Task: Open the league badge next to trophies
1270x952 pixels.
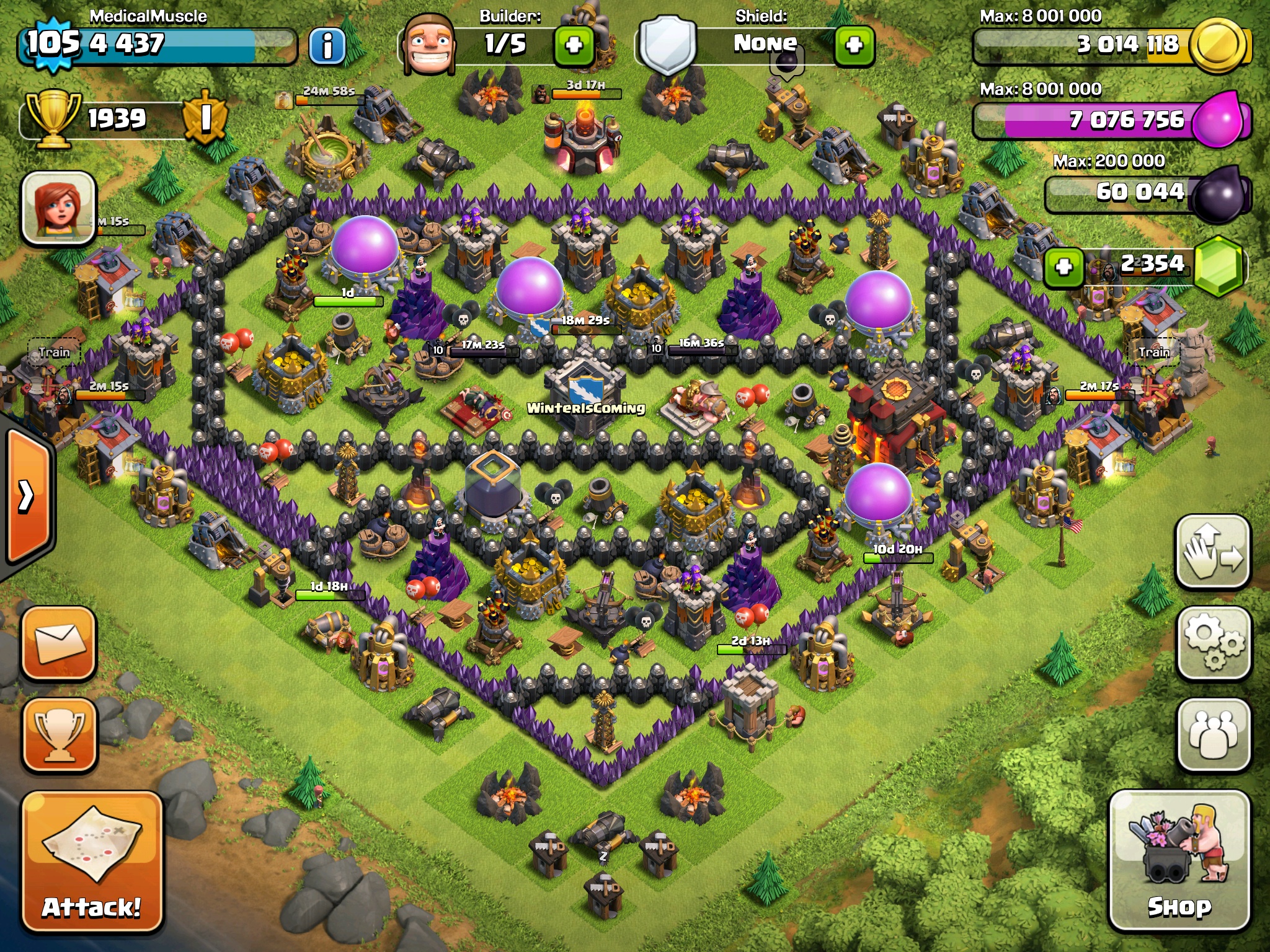Action: pos(205,117)
